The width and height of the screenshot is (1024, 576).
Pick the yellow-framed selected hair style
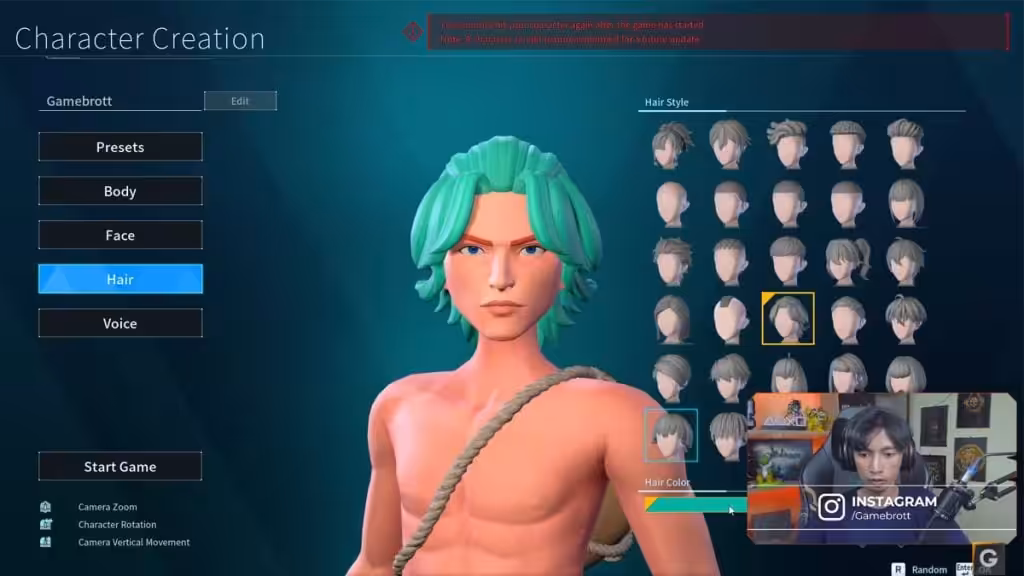788,318
